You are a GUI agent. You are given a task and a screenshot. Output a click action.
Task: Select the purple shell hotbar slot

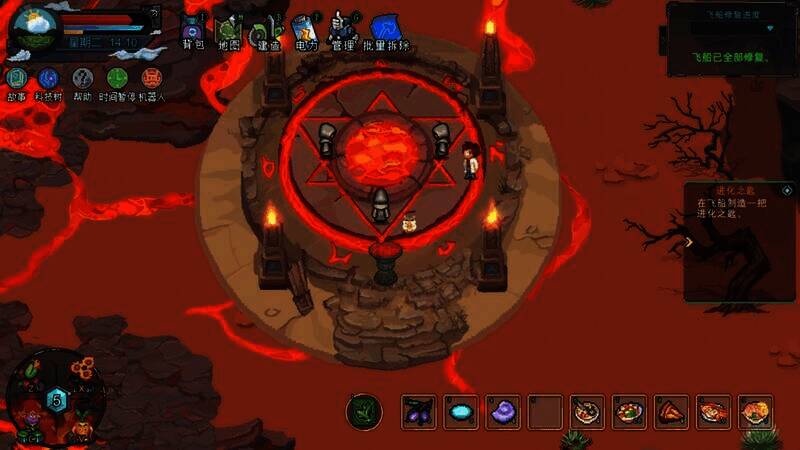pos(502,411)
